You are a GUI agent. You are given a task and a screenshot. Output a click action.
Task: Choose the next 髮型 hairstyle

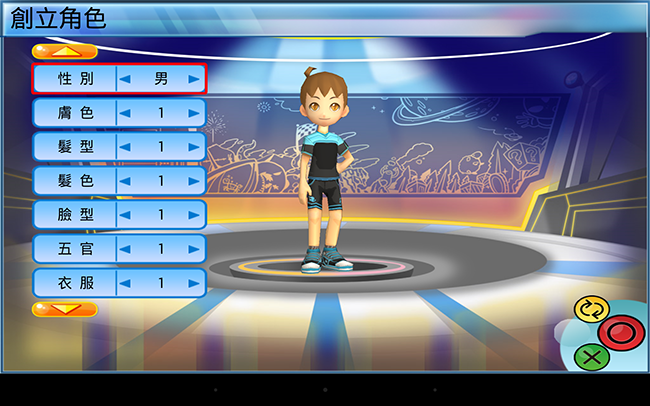coord(194,147)
